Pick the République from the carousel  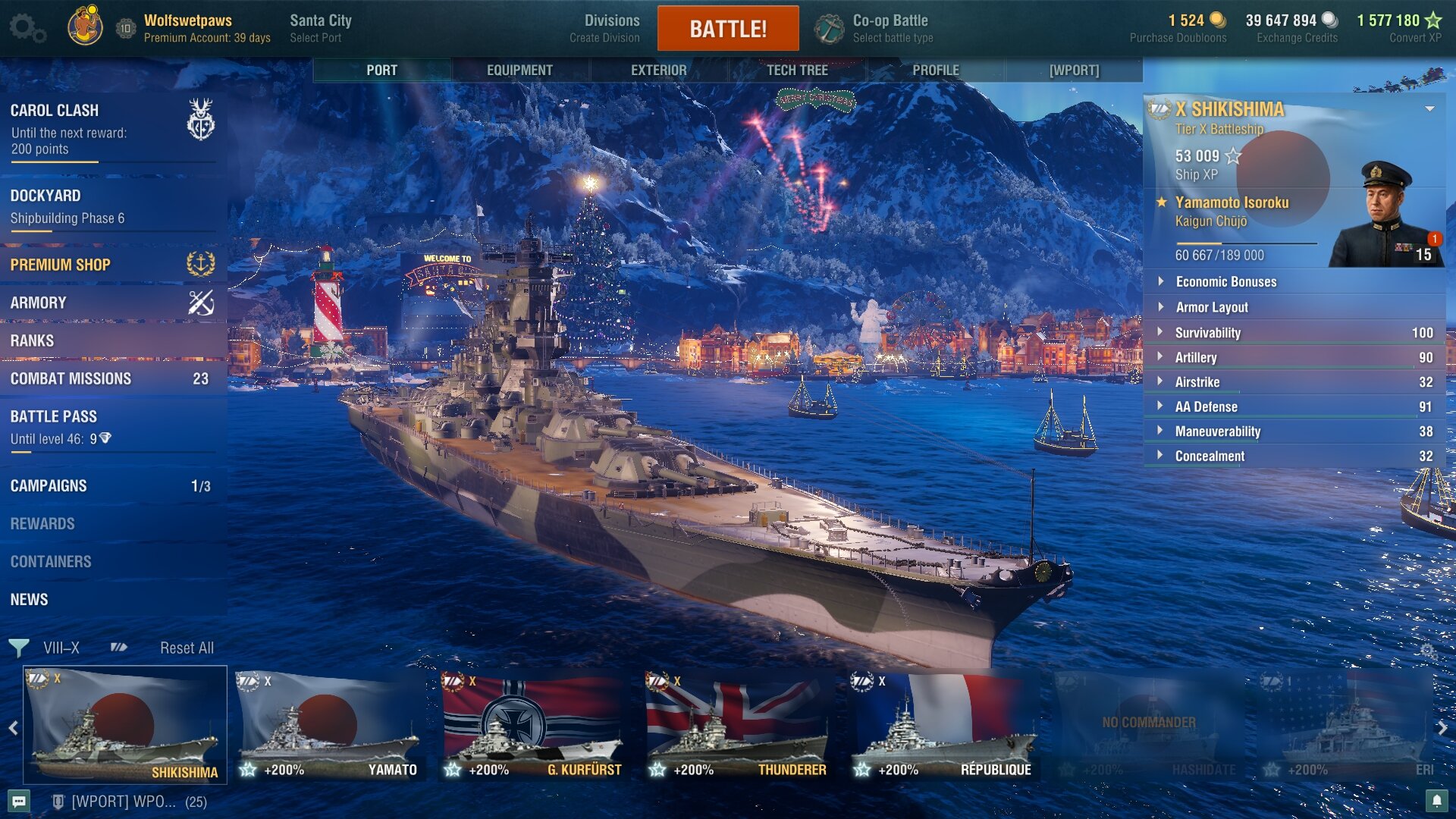[x=942, y=726]
